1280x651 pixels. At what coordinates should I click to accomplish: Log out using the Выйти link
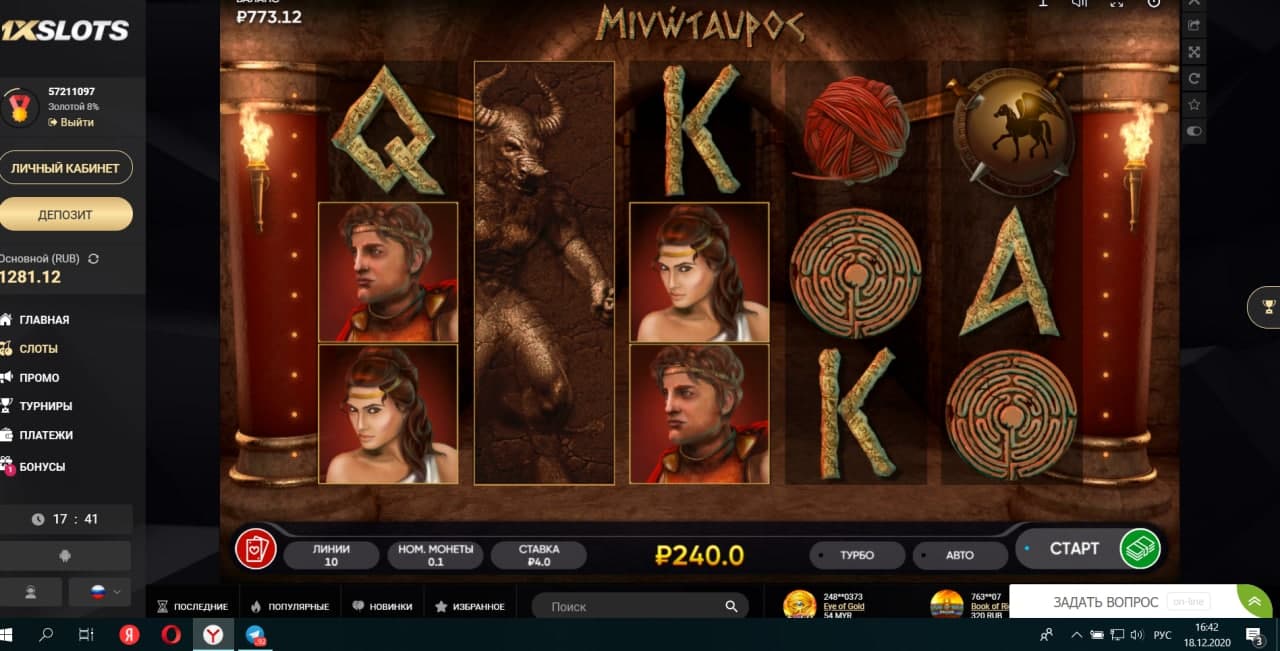tap(76, 122)
